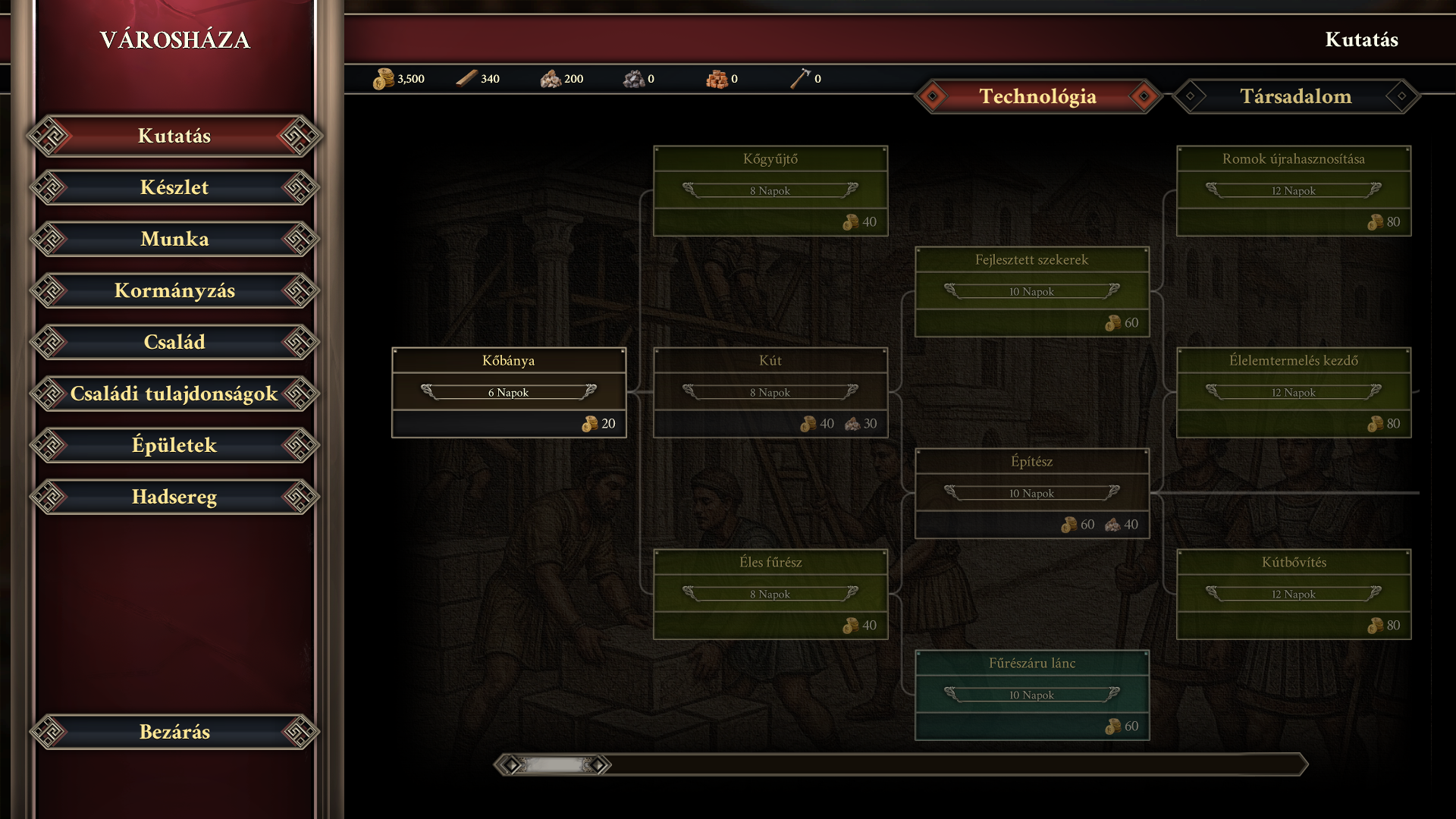Screen dimensions: 1456x819
Task: Close the town hall with Bezárás
Action: [x=174, y=733]
